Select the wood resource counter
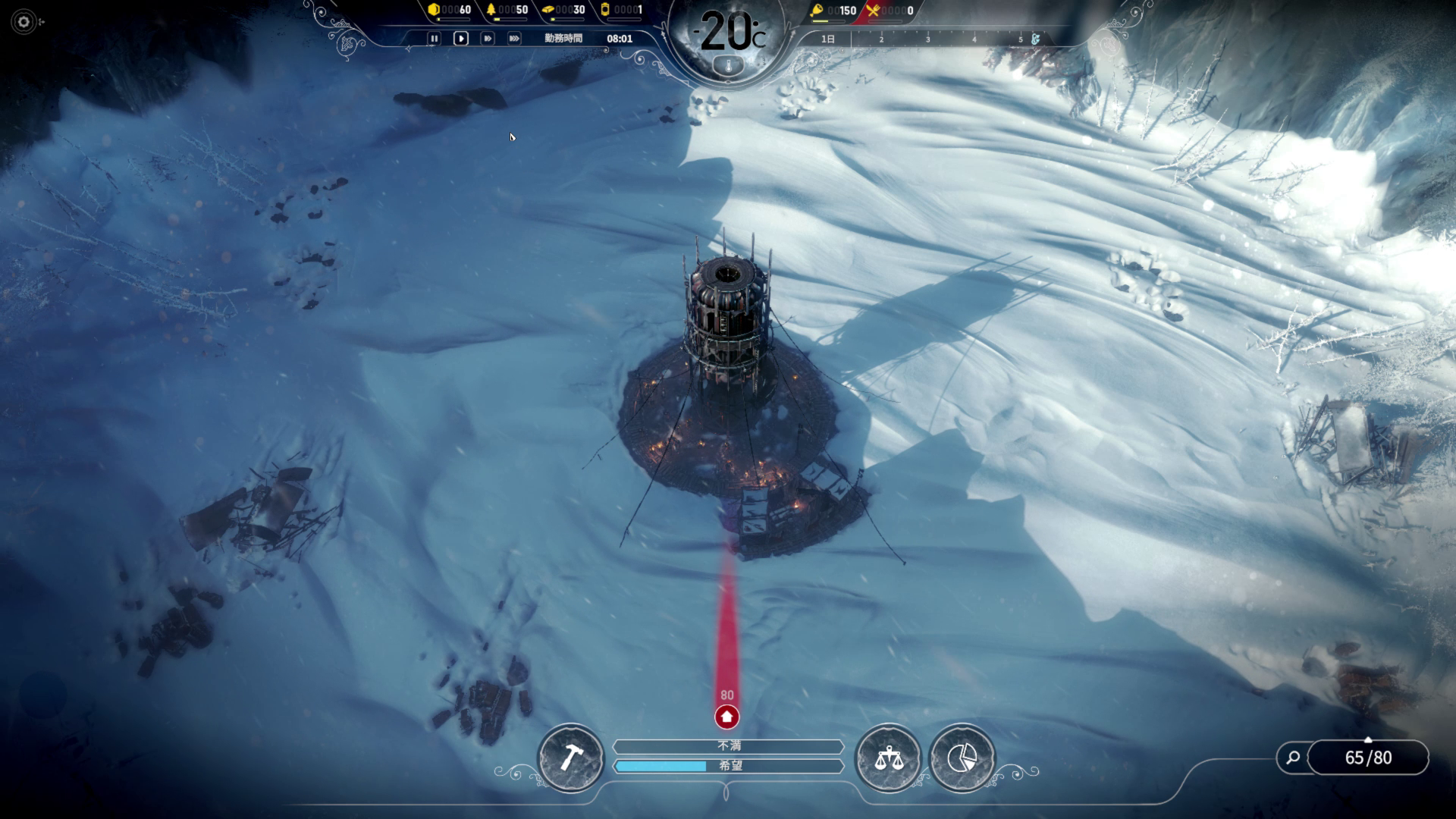 click(x=507, y=10)
